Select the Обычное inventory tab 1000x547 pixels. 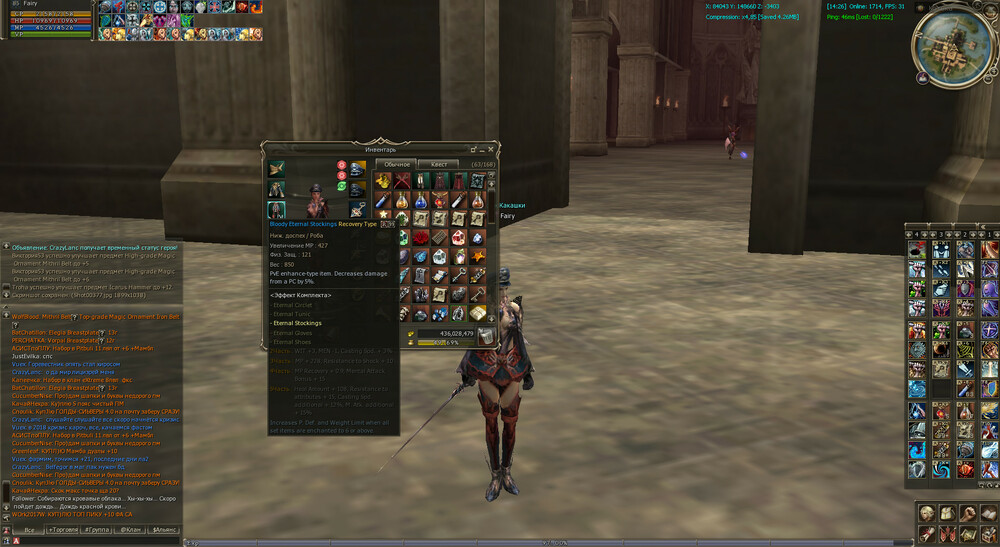tap(397, 164)
